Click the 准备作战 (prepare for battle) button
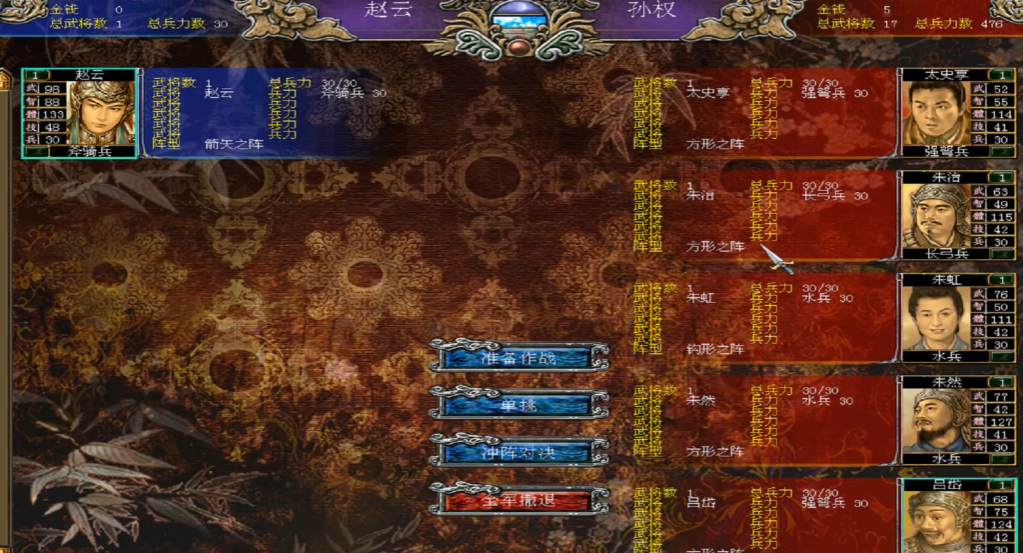Screen dimensions: 1023x553 pyautogui.click(x=518, y=357)
